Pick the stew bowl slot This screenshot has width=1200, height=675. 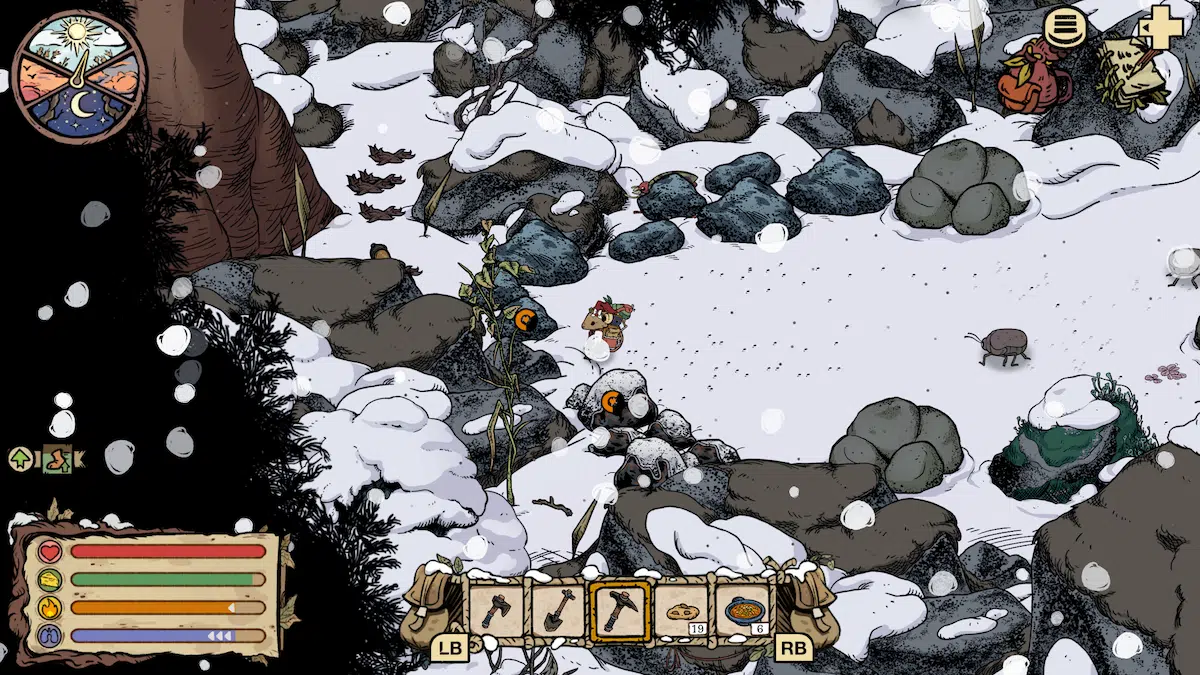tap(743, 609)
